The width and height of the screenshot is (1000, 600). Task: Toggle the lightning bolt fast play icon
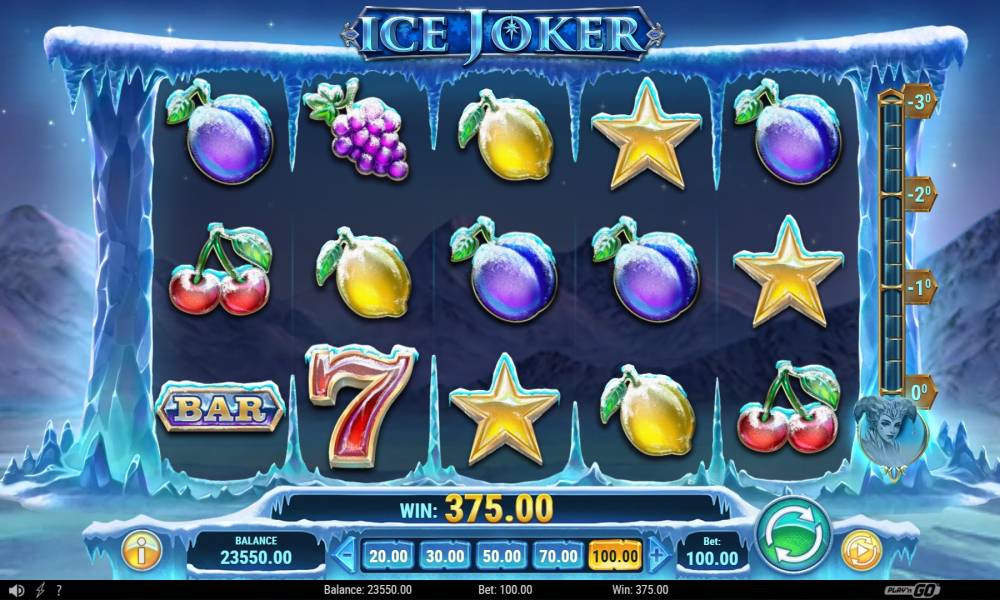pos(39,590)
